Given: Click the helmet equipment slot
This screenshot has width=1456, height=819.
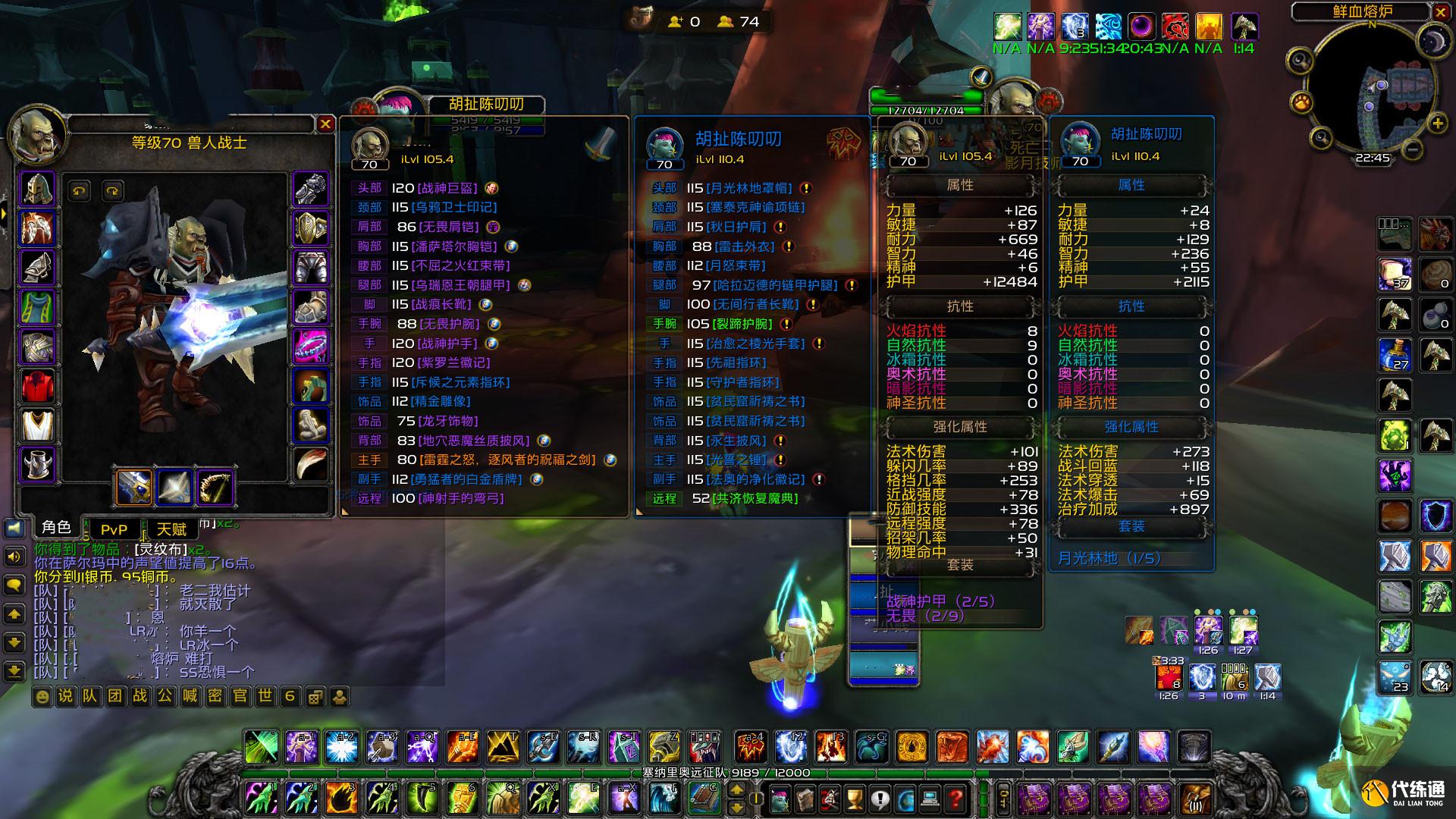Looking at the screenshot, I should click(37, 190).
